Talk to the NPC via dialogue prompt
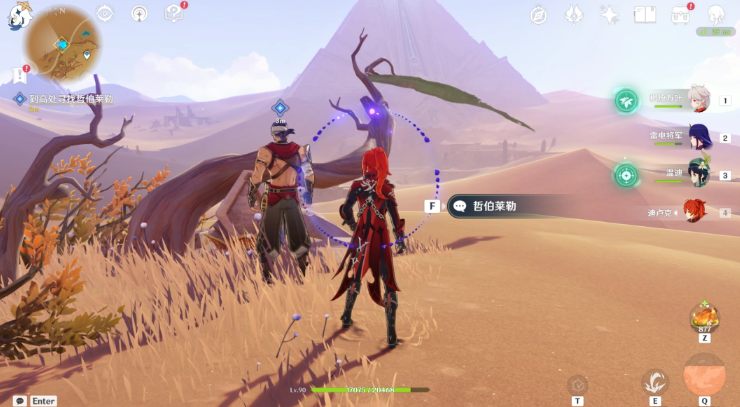The image size is (740, 407). 490,206
